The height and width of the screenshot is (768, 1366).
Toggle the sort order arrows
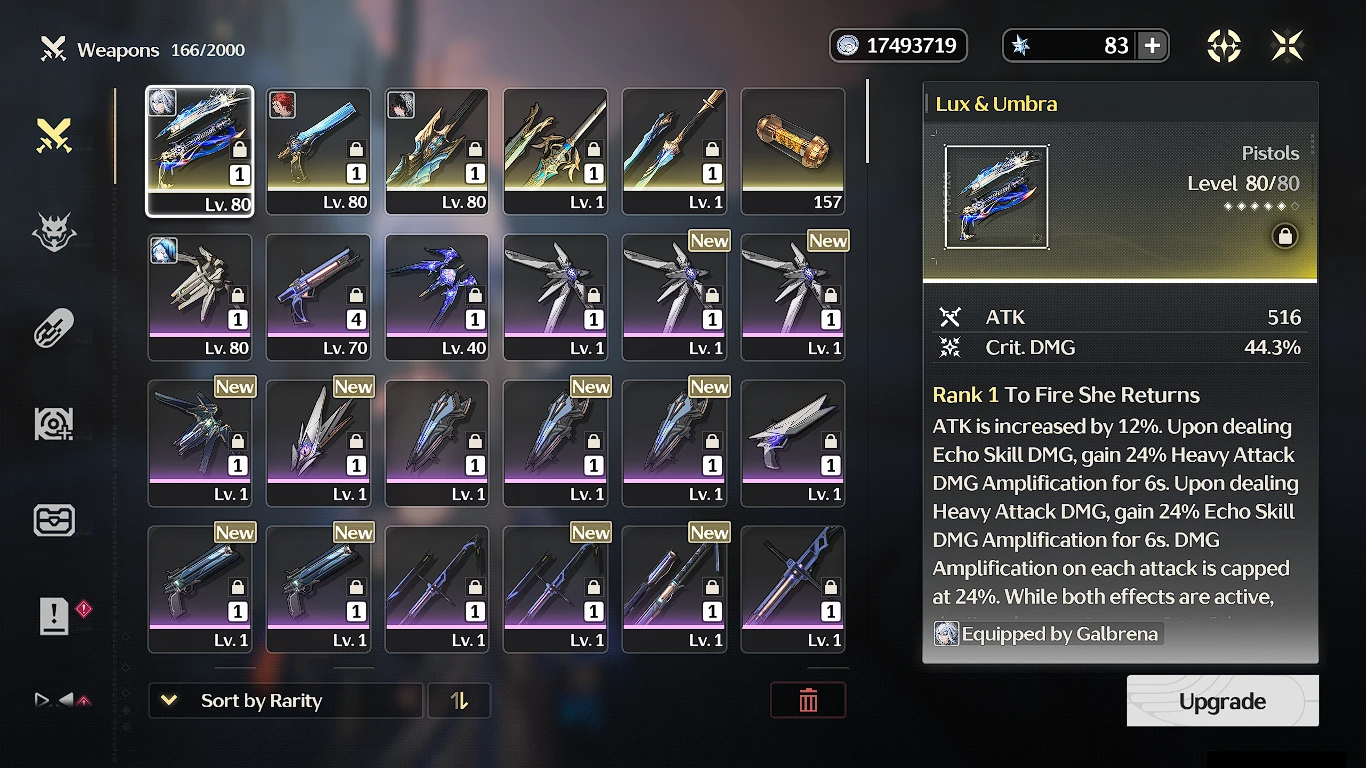[459, 701]
